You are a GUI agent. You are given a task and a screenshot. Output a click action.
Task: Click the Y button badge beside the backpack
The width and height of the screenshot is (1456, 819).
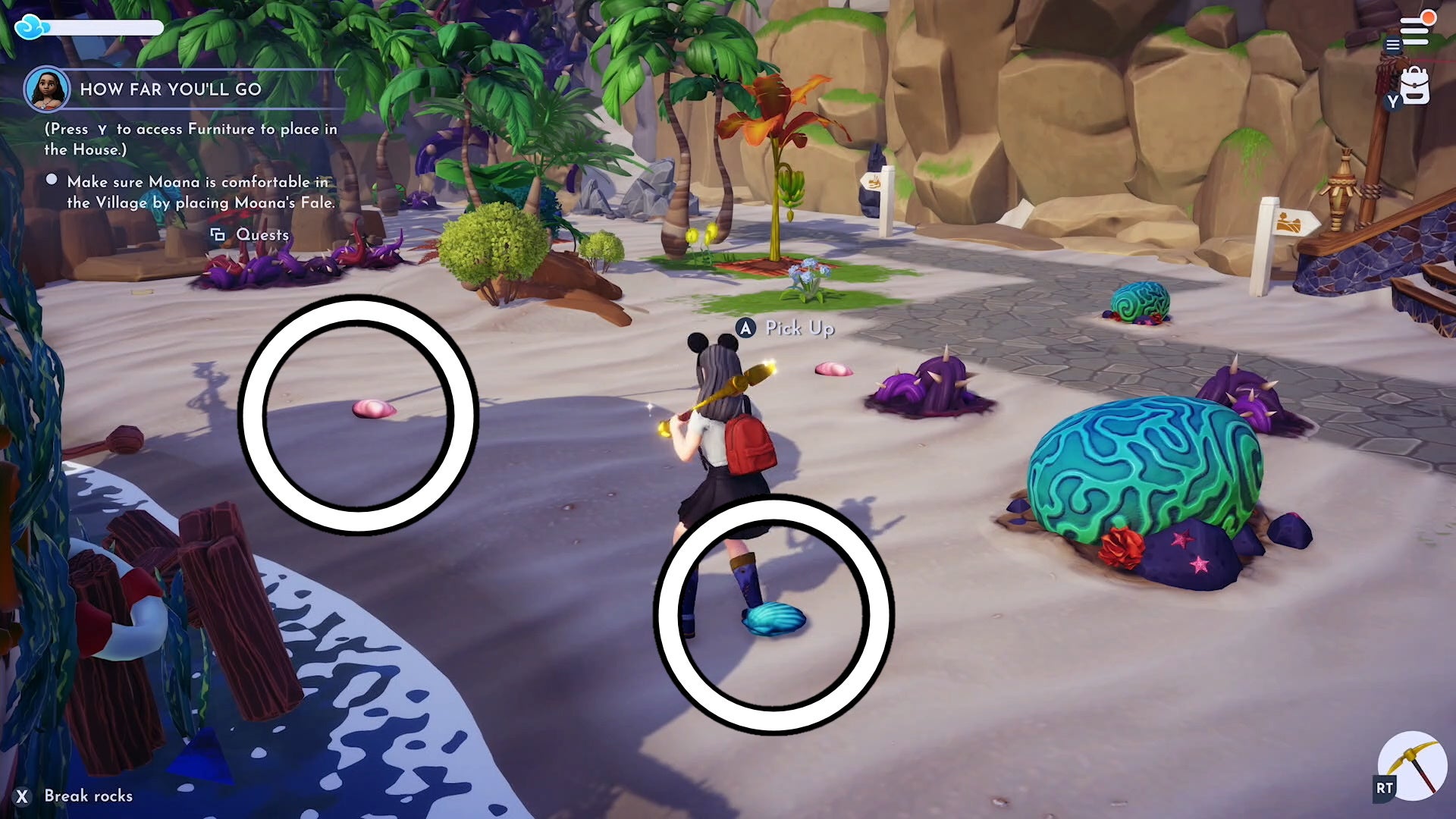click(1392, 101)
